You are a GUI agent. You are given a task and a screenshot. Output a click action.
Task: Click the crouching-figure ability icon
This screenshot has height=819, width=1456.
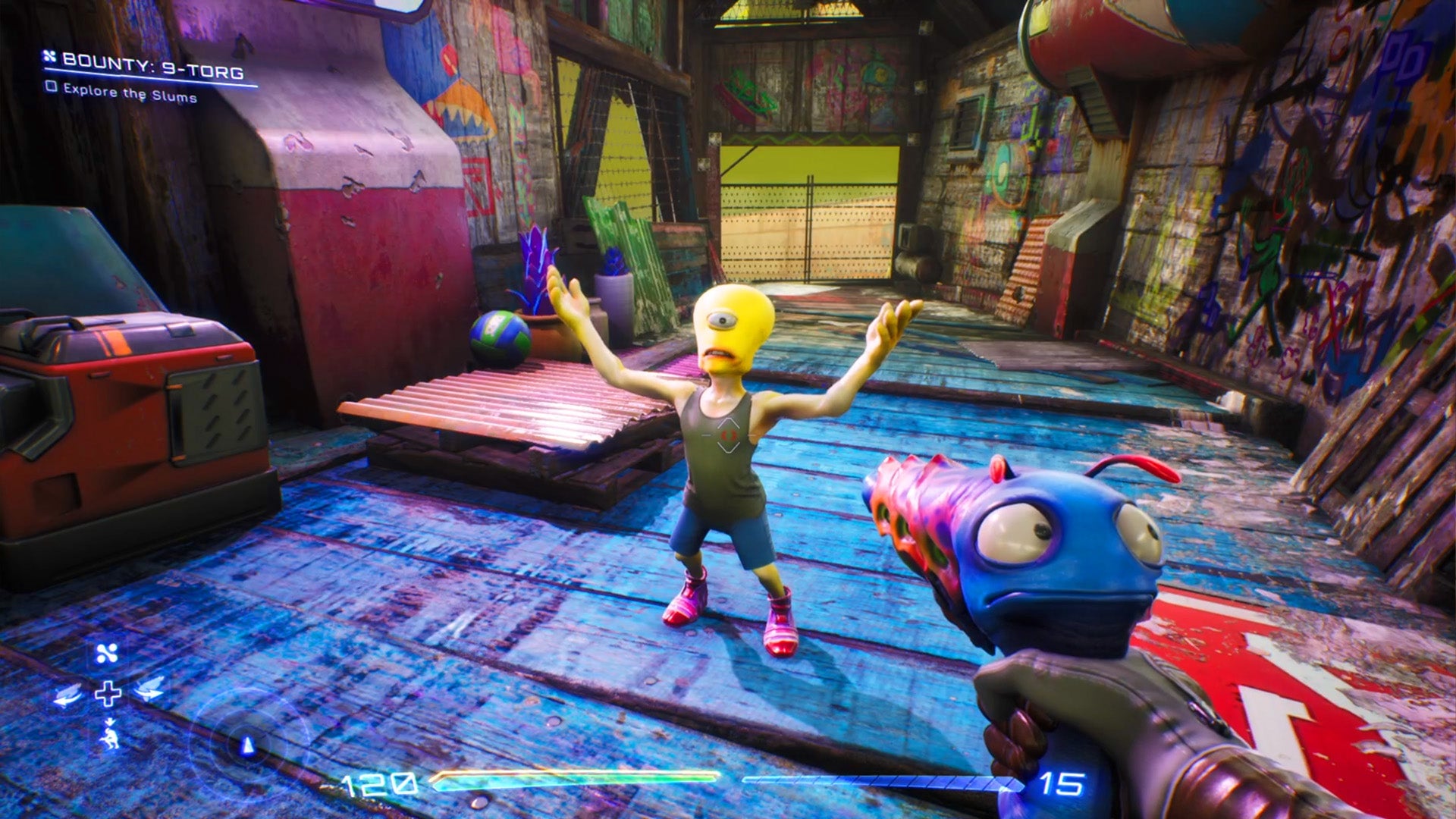[x=111, y=739]
